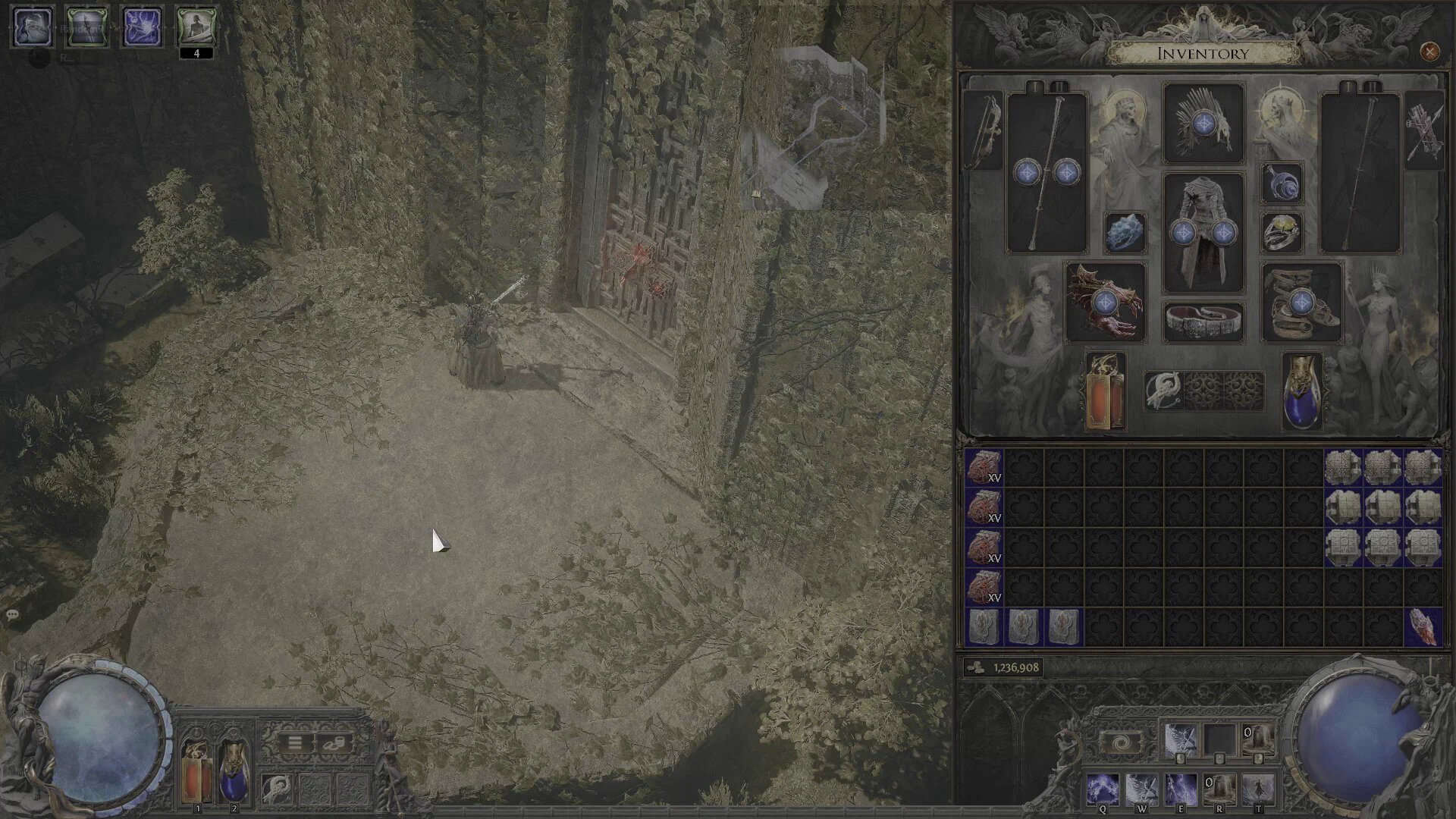The image size is (1456, 819).
Task: Select the yellow gem ring
Action: [x=1282, y=232]
